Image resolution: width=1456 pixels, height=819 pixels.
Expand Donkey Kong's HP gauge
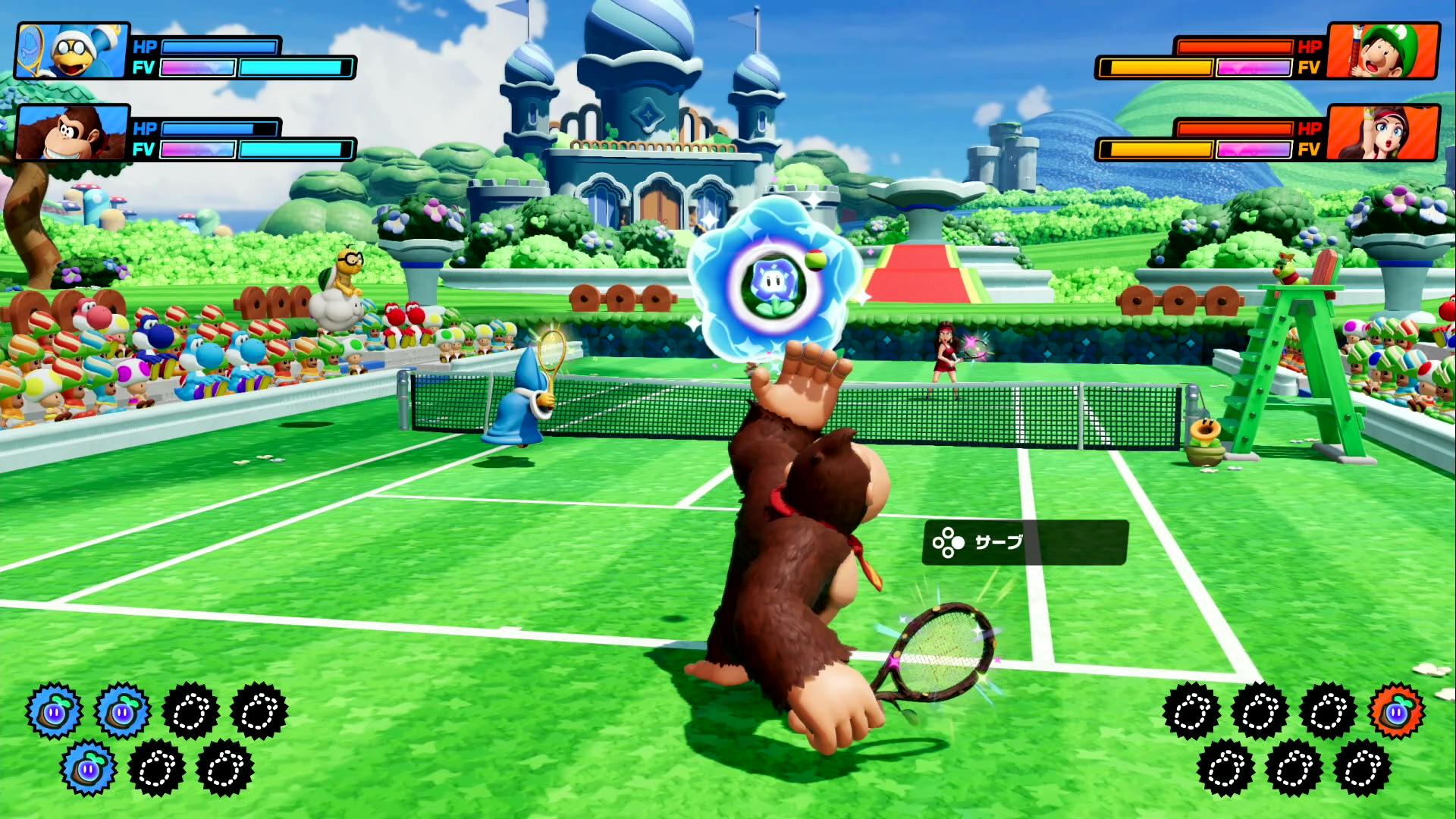tap(220, 127)
